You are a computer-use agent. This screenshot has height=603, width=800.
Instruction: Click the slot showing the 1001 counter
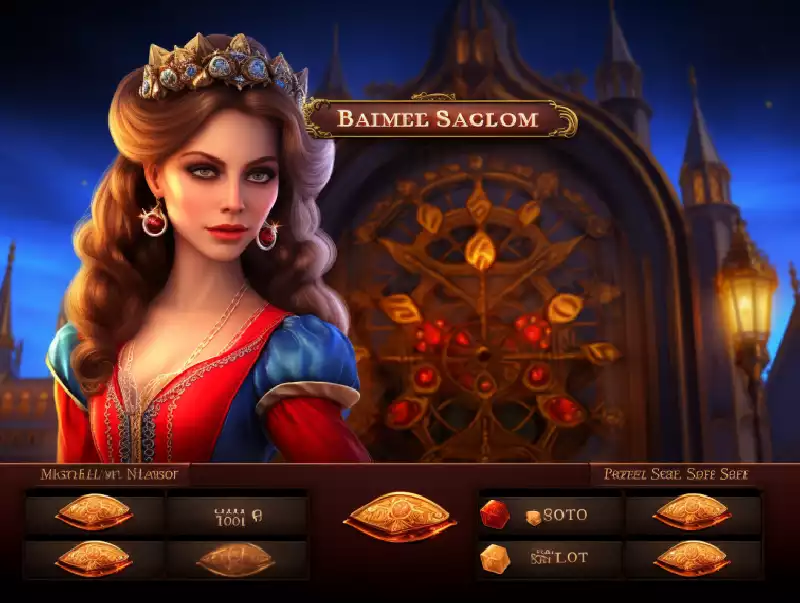pos(237,516)
